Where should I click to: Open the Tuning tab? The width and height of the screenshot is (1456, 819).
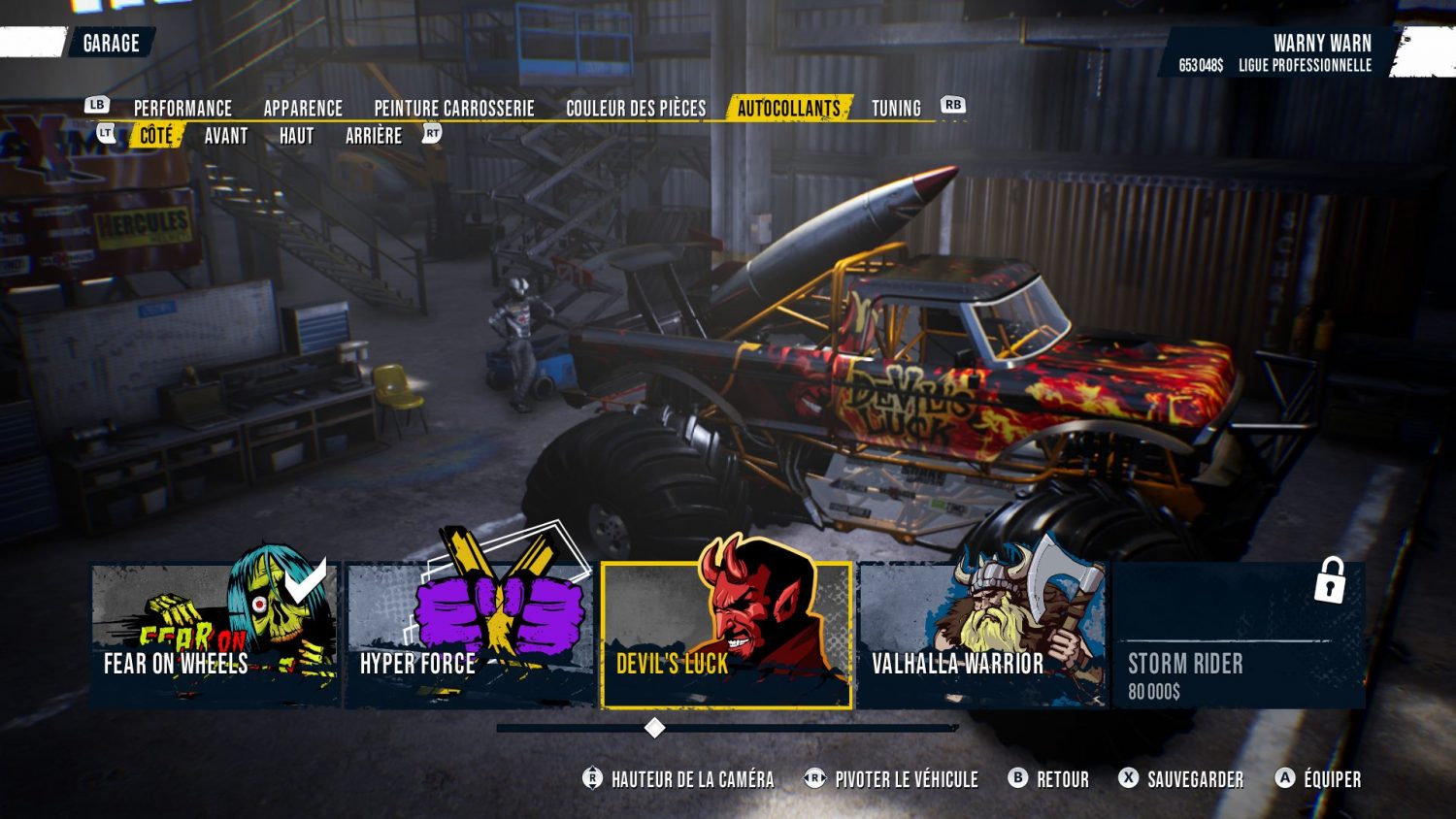coord(896,108)
